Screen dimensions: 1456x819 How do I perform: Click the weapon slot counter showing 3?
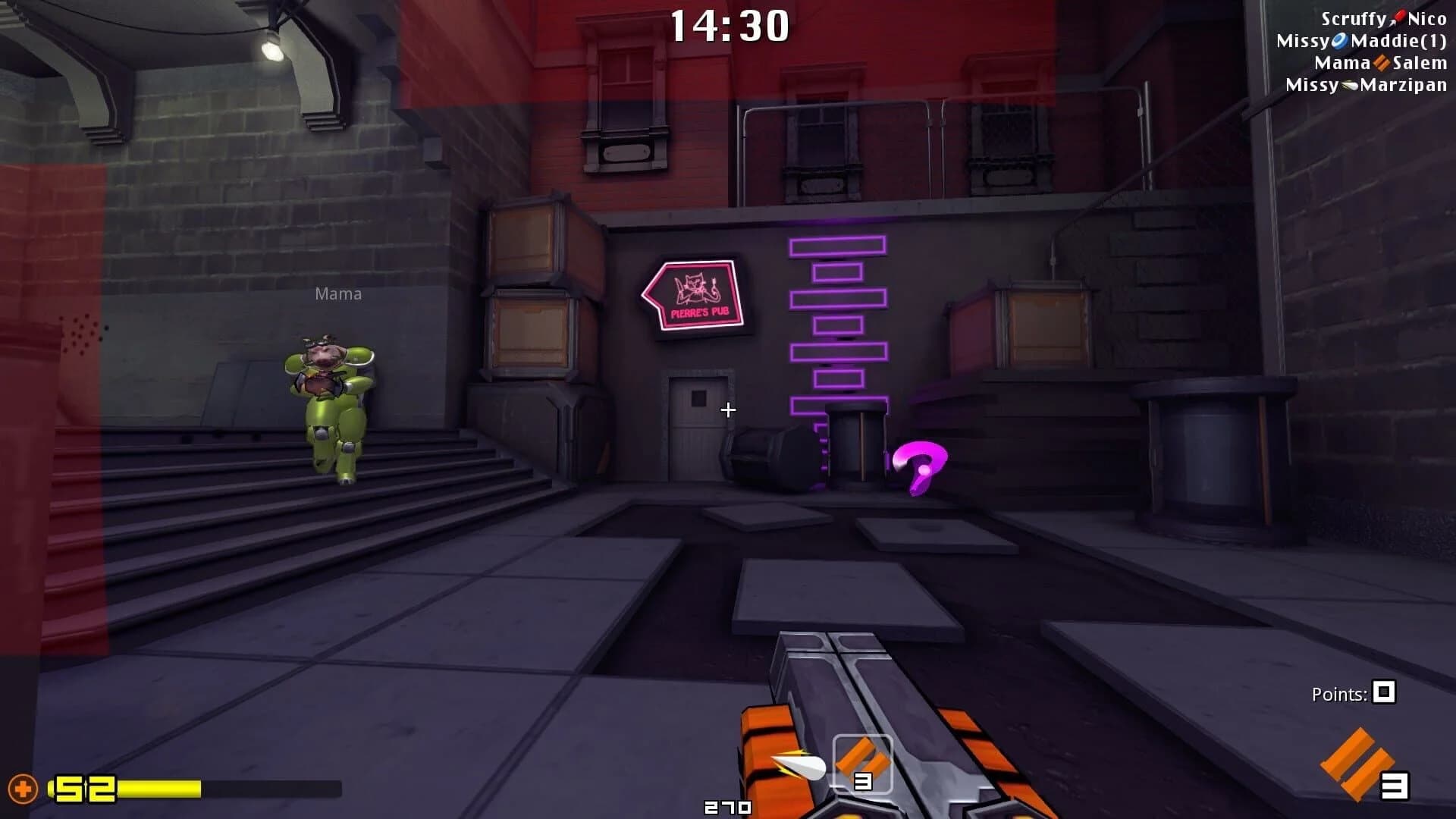click(x=863, y=783)
